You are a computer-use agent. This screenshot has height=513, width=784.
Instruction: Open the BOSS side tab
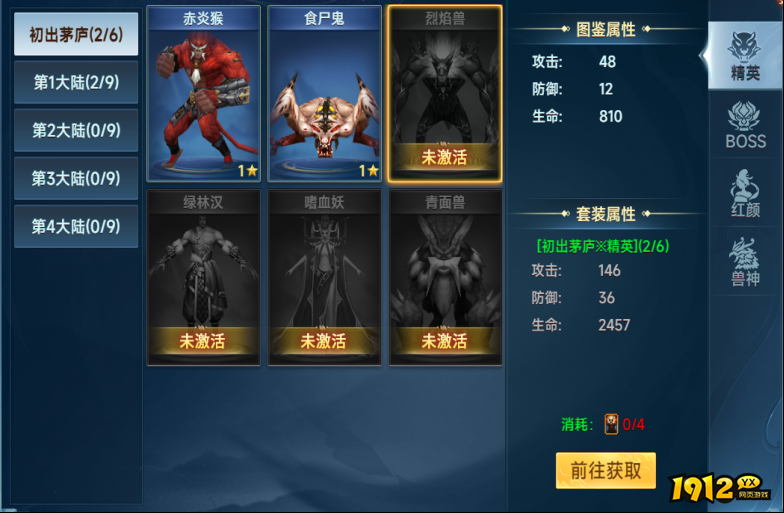click(x=745, y=125)
